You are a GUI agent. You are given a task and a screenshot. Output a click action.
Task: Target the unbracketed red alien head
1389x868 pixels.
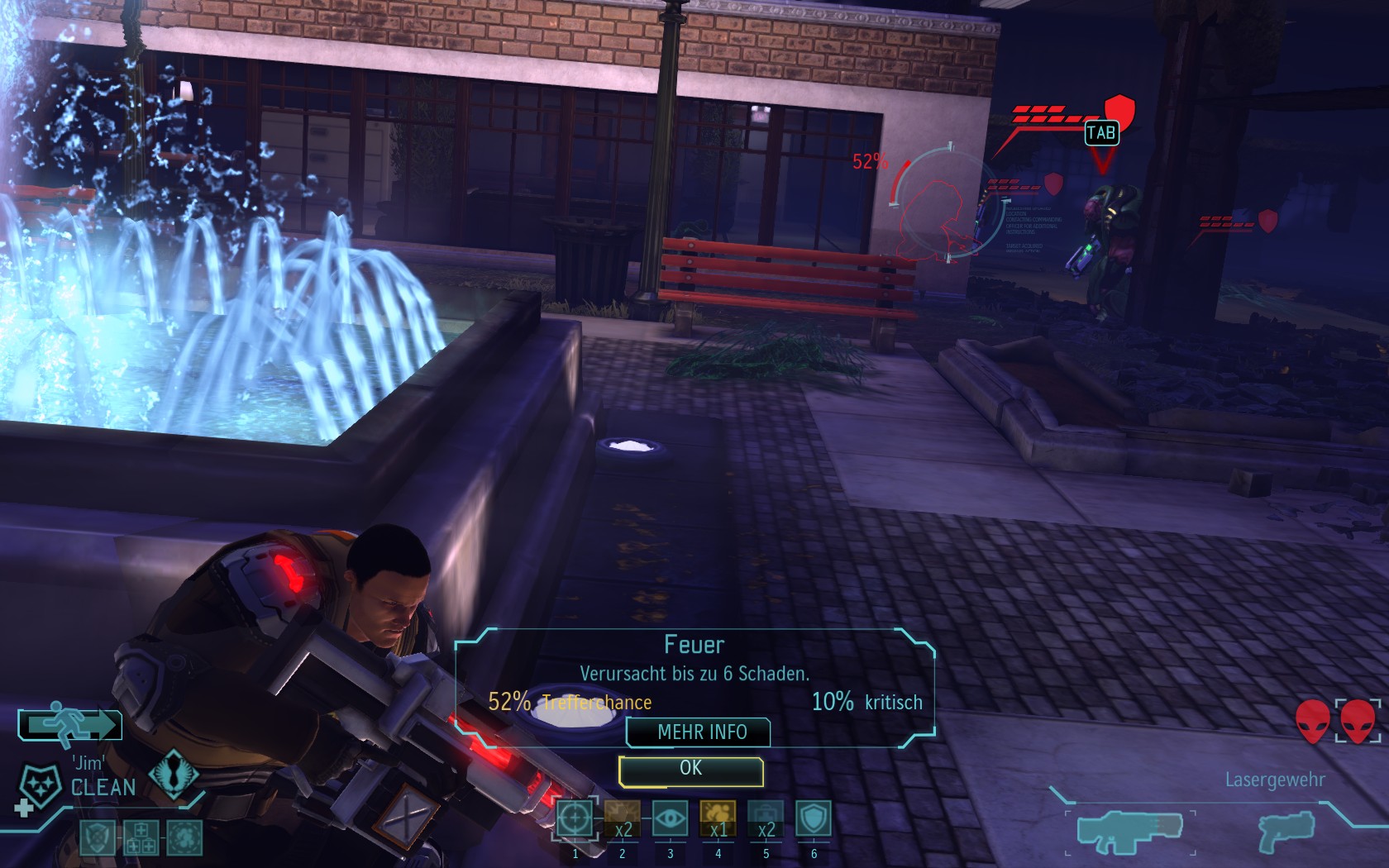[x=1312, y=722]
